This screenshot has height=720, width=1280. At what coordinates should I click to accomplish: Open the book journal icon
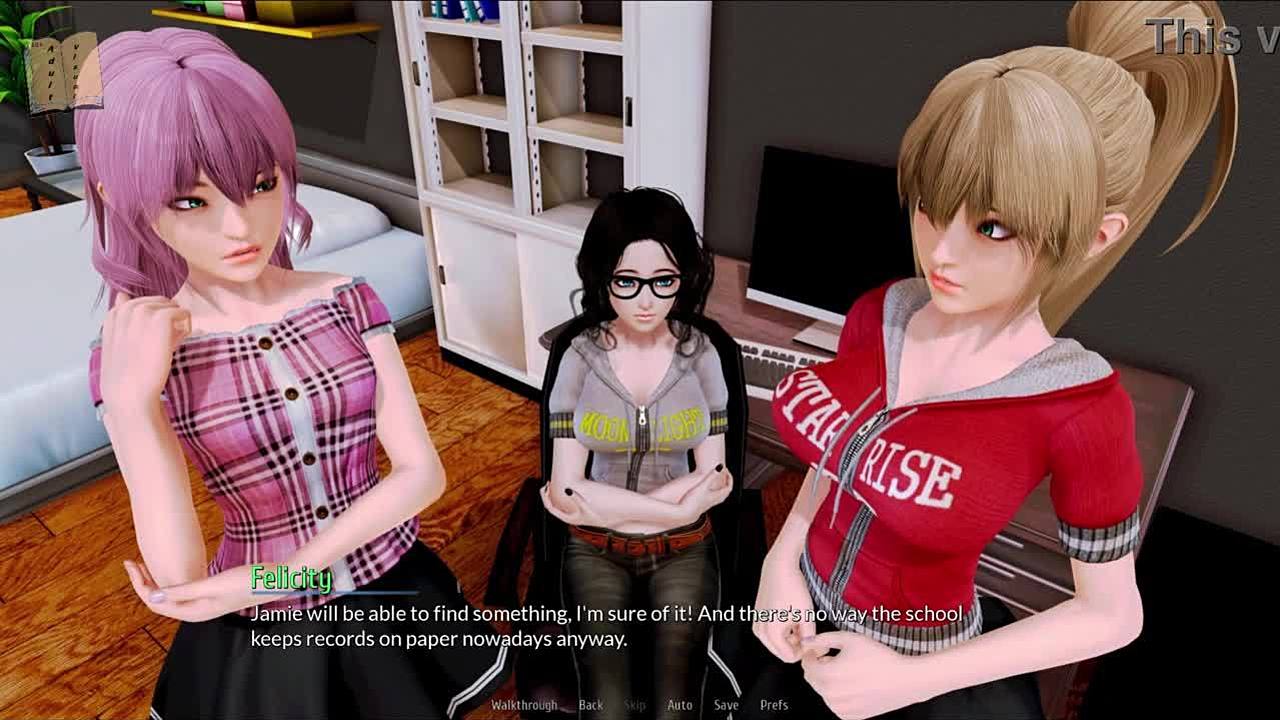(x=62, y=72)
